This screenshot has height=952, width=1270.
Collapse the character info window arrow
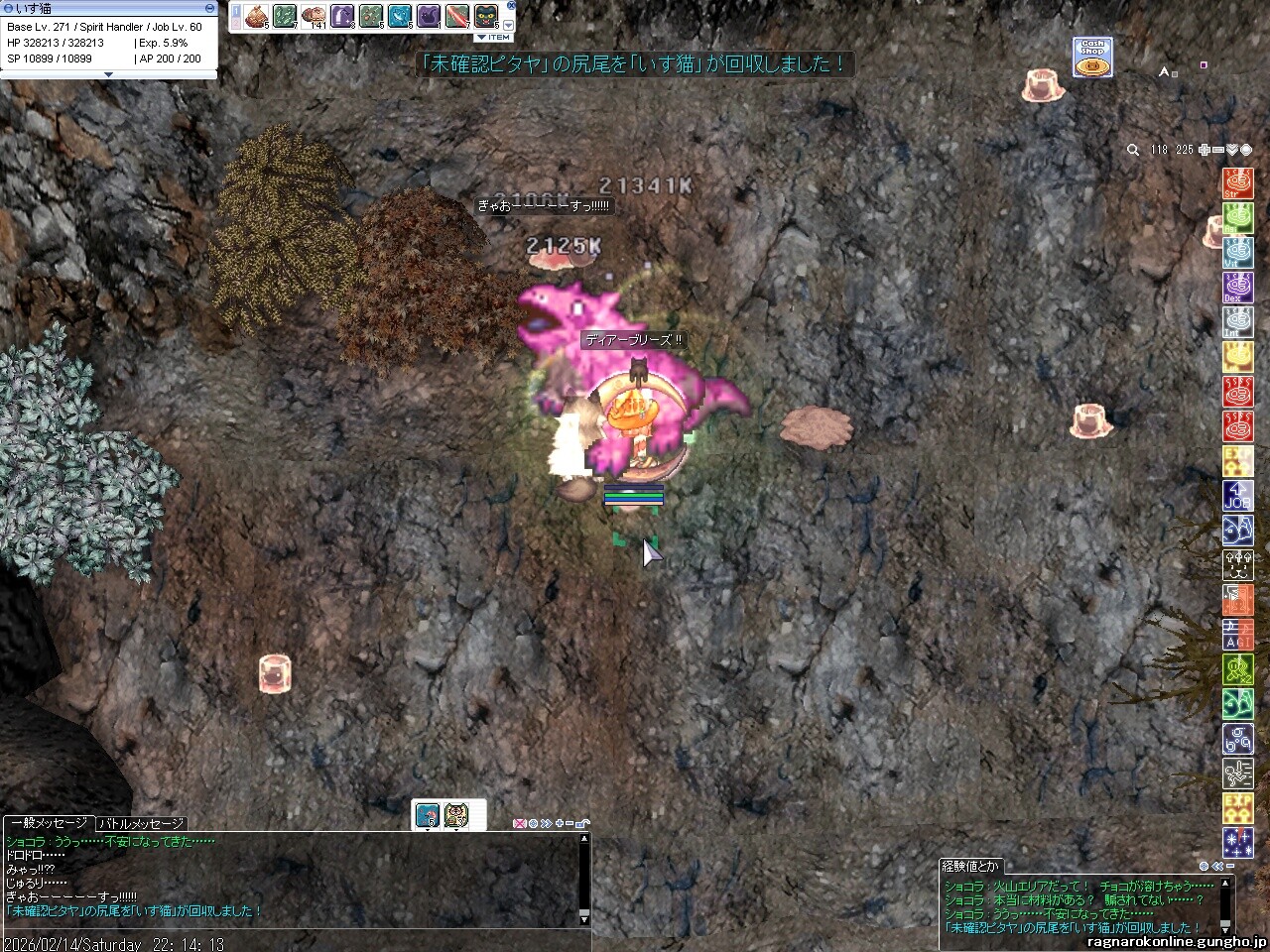(x=109, y=74)
